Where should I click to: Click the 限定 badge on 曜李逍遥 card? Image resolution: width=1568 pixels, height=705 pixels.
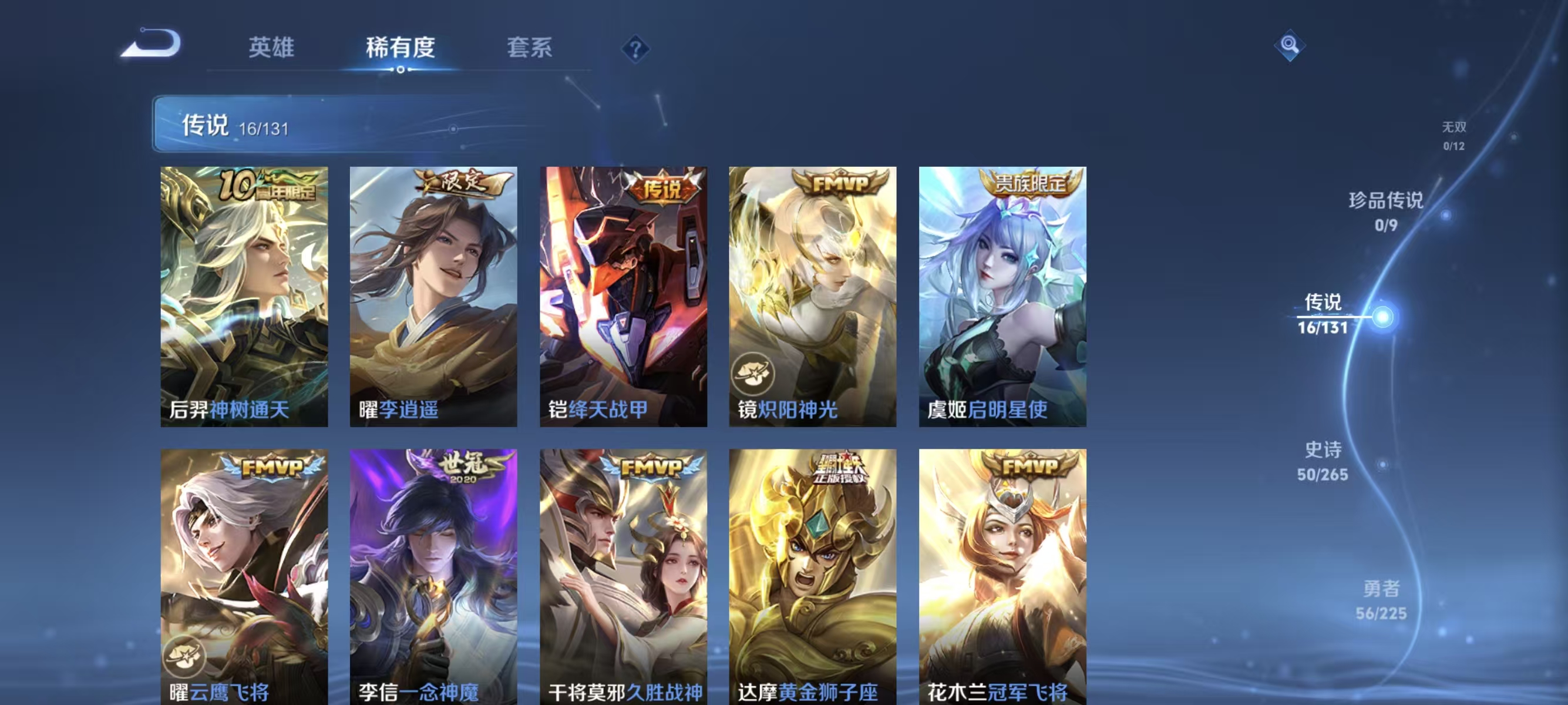[461, 183]
